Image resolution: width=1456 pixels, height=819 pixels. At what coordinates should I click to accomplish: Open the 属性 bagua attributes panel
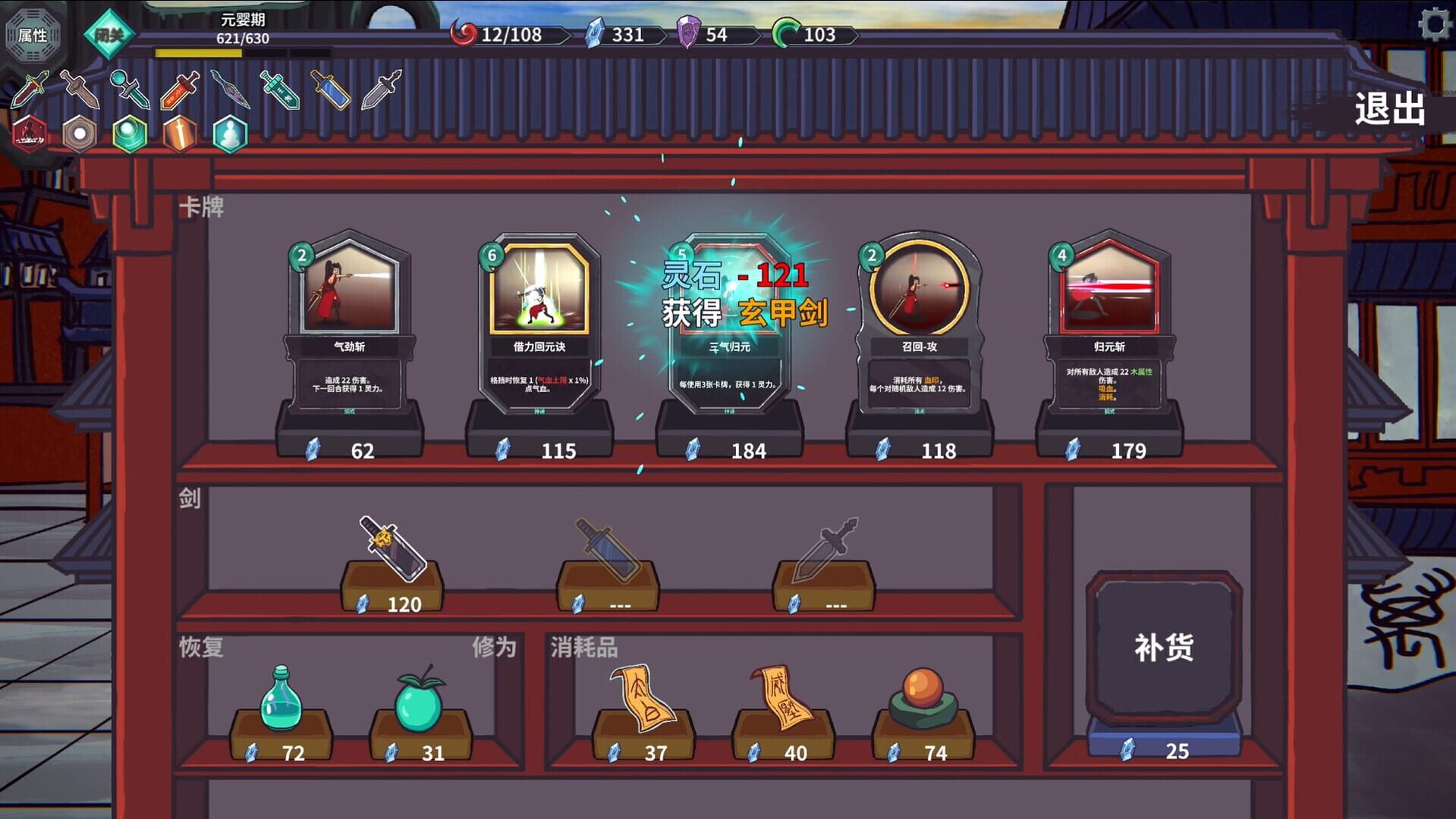coord(32,33)
